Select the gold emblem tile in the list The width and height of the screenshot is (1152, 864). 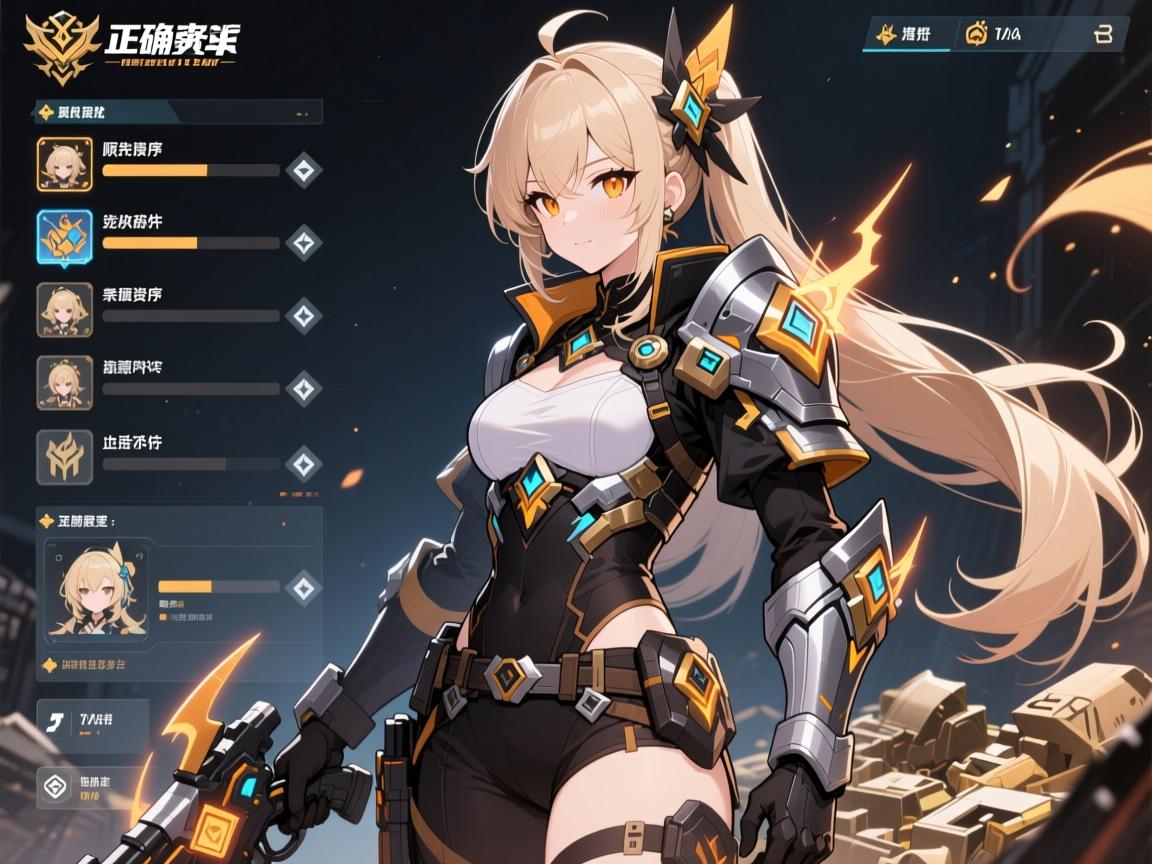pos(65,456)
